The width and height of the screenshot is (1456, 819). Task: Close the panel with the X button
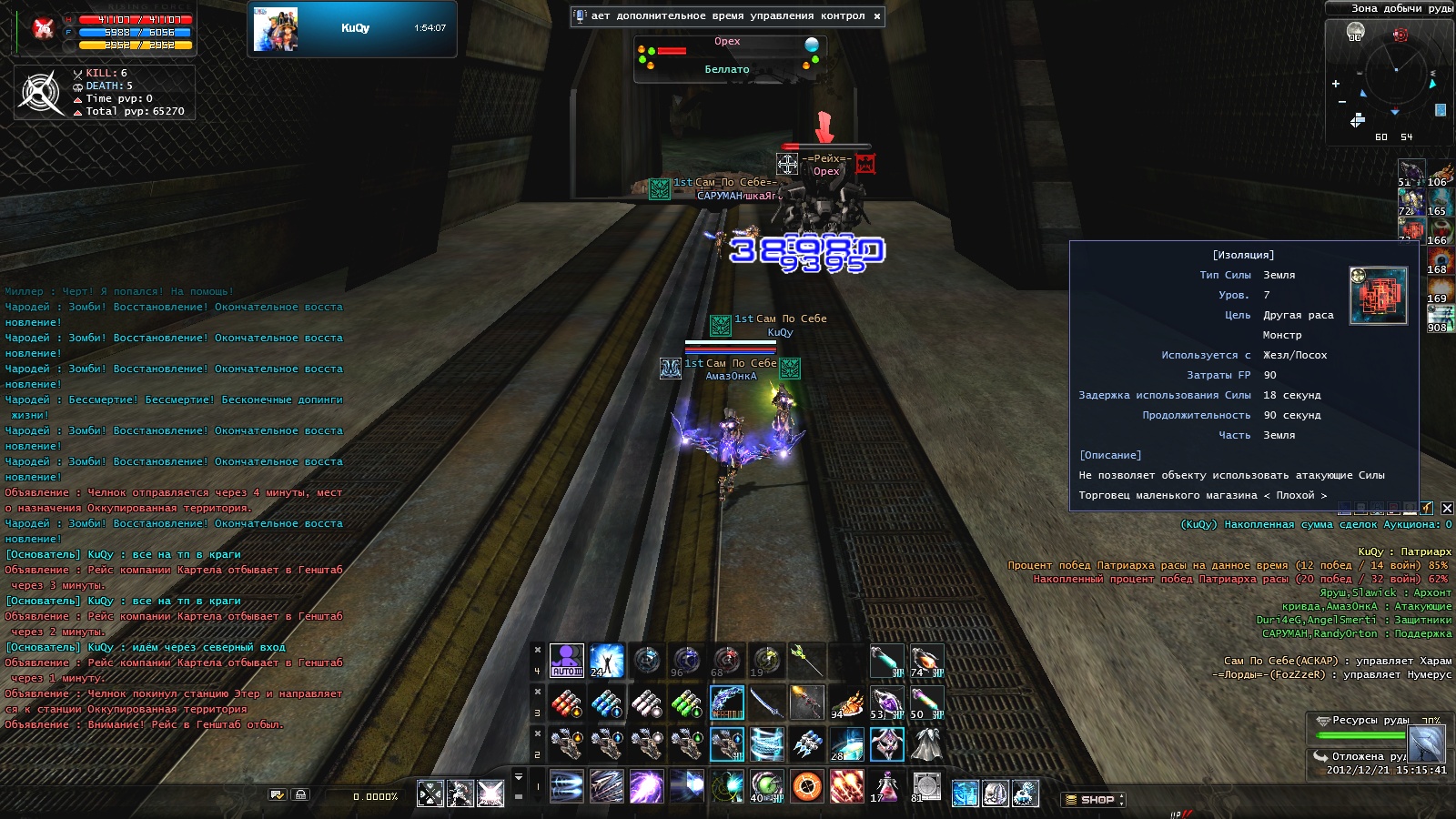(1447, 508)
